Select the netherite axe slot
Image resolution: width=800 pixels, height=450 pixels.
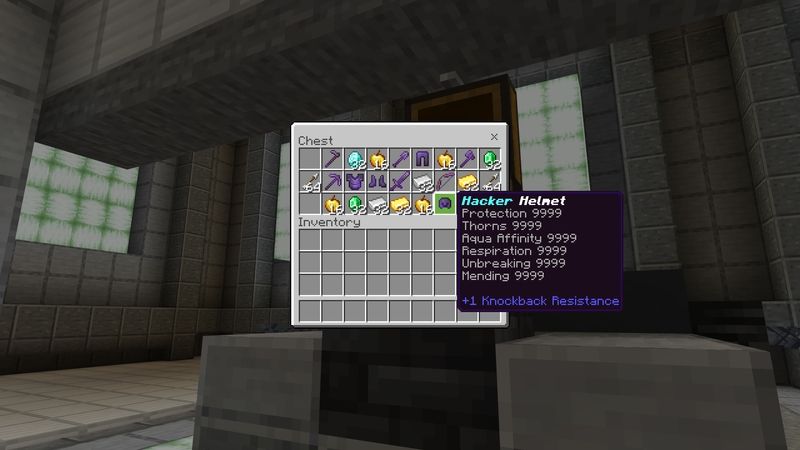point(470,159)
